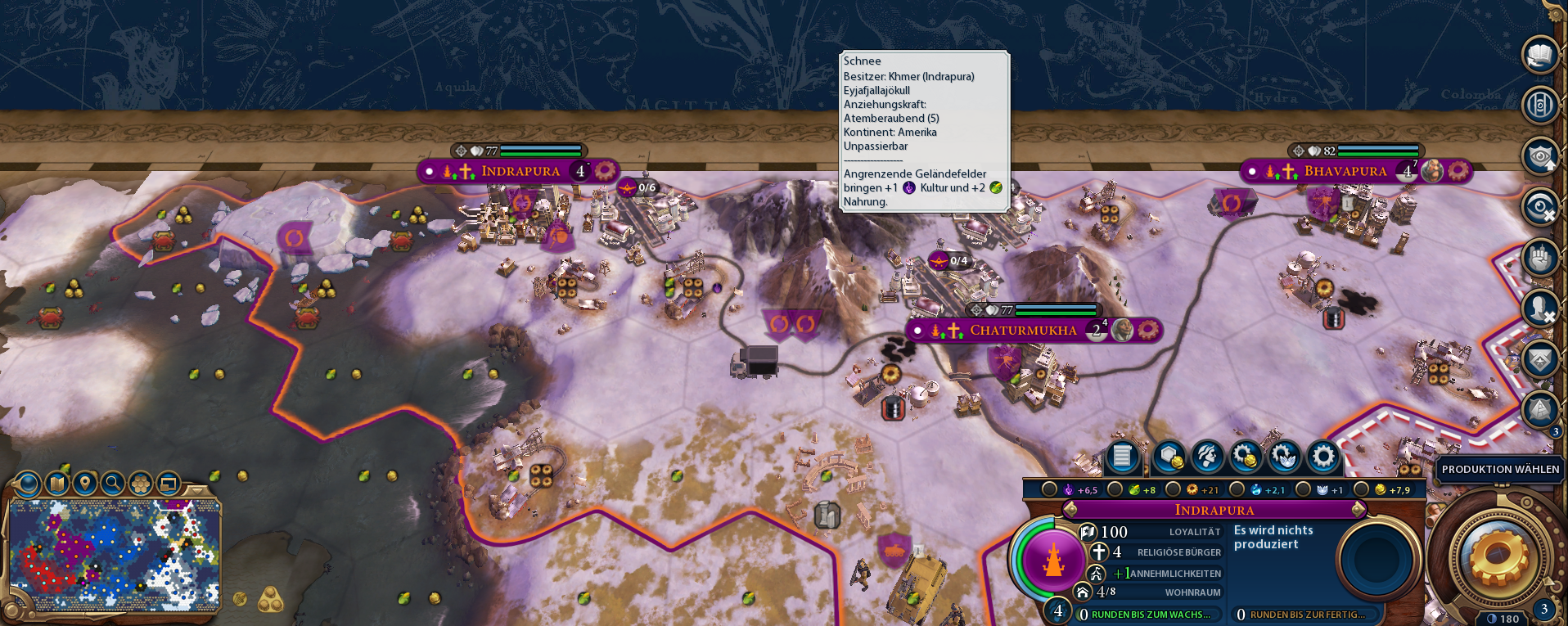This screenshot has width=1568, height=626.
Task: Choose the purchase with gold gear icon
Action: tap(1246, 457)
